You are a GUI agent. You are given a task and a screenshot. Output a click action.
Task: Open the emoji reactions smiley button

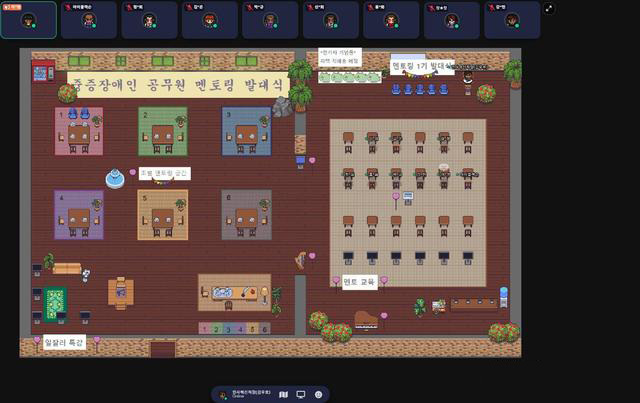tap(318, 395)
